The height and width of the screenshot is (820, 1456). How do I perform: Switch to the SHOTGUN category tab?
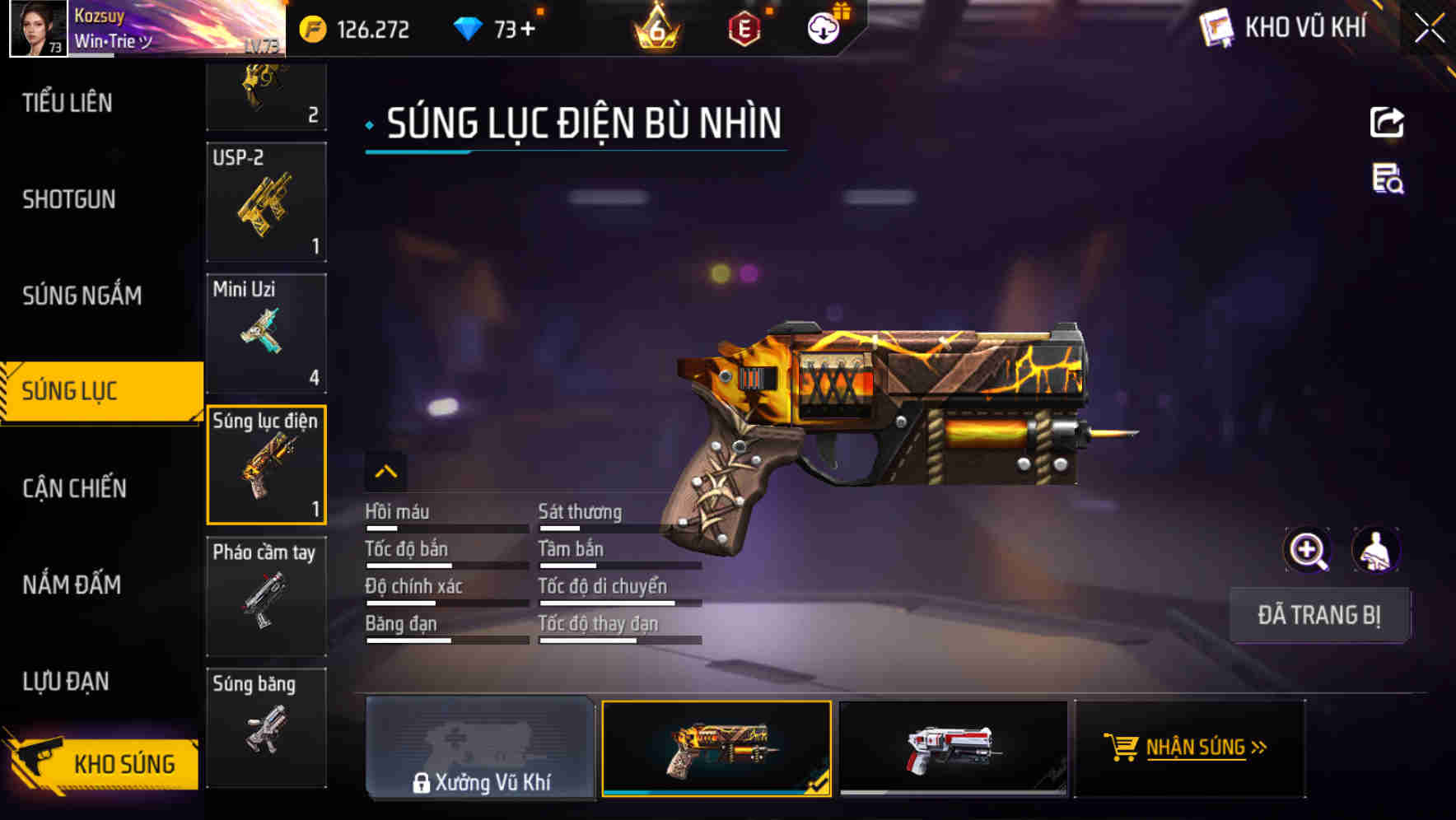(68, 199)
